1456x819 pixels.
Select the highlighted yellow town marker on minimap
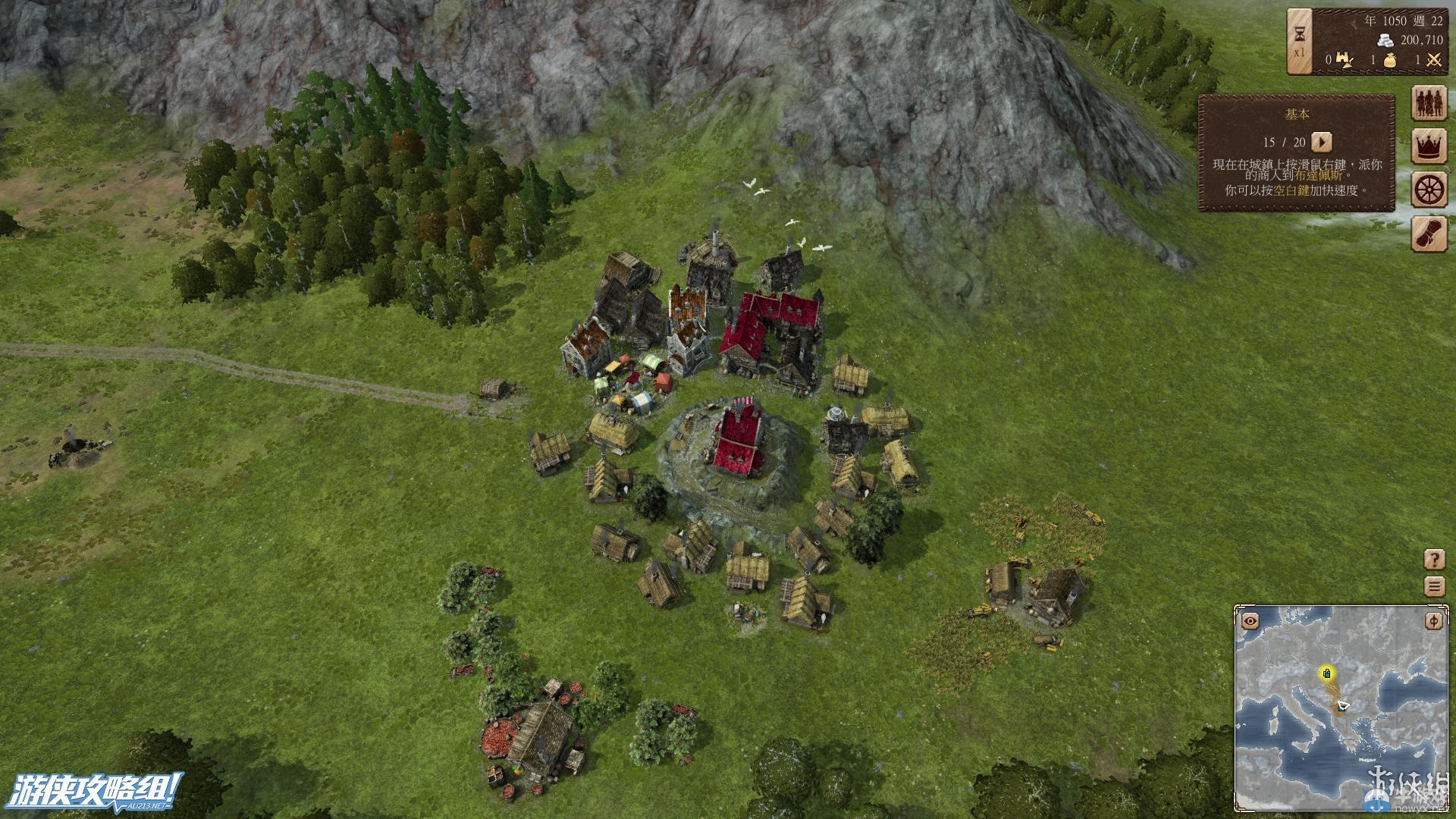pyautogui.click(x=1326, y=673)
